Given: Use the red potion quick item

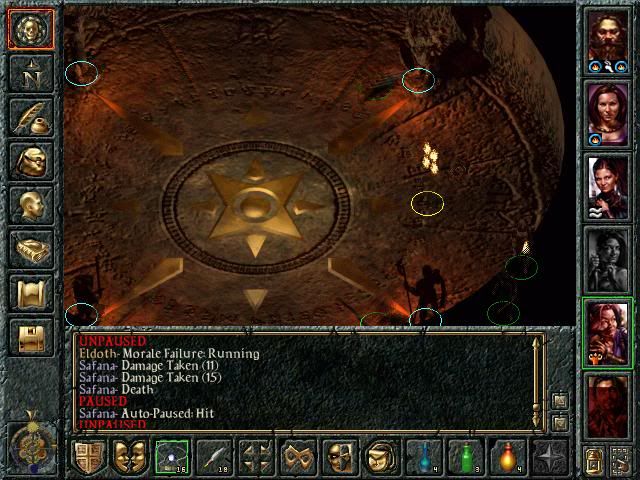Looking at the screenshot, I should tap(507, 457).
